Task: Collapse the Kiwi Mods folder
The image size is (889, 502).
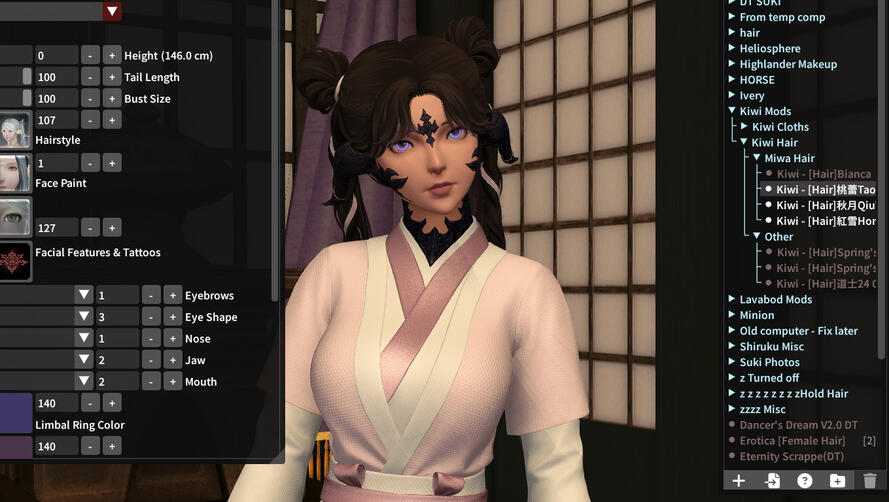Action: click(x=732, y=111)
